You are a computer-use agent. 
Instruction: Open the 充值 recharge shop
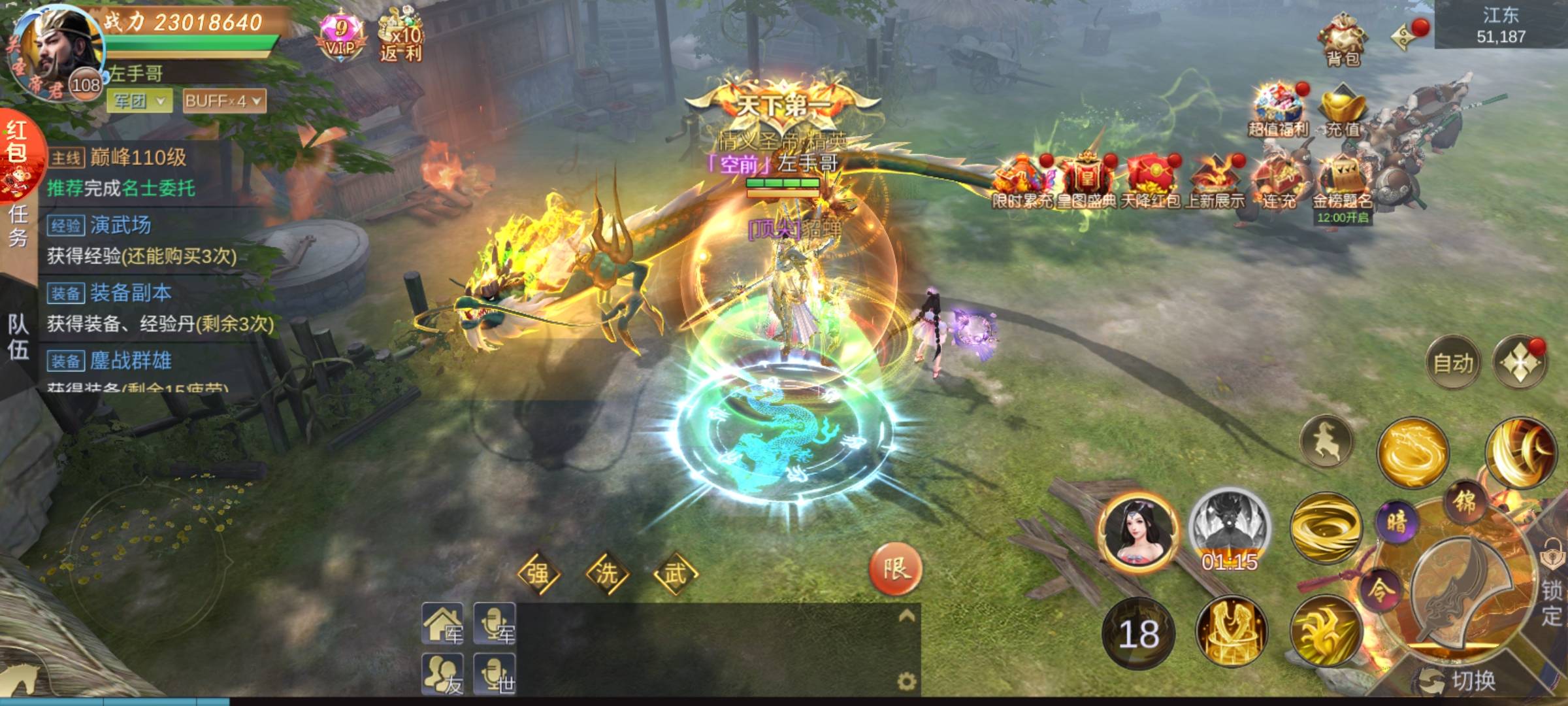[1343, 112]
